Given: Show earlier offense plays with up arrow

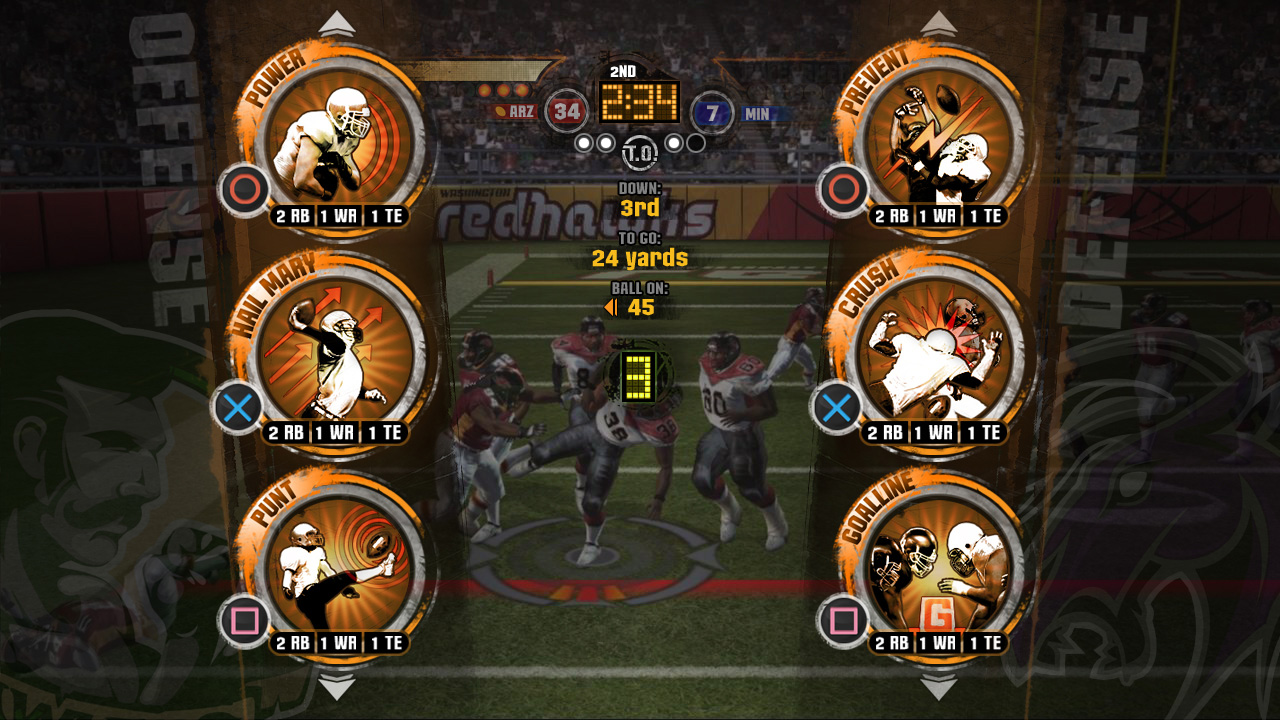Looking at the screenshot, I should pos(337,23).
